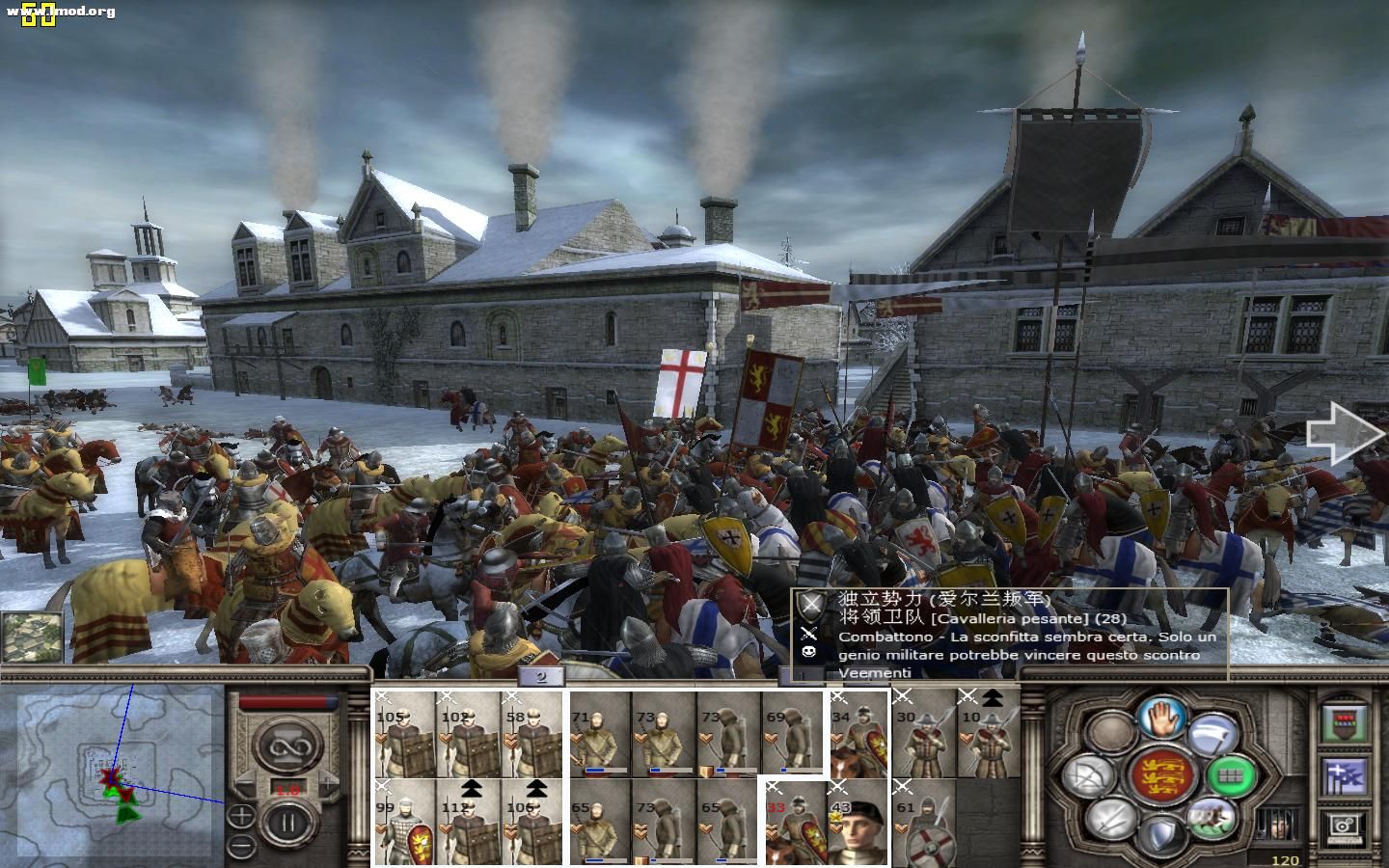The height and width of the screenshot is (868, 1389).
Task: Zoom in the battle minimap
Action: tap(241, 816)
